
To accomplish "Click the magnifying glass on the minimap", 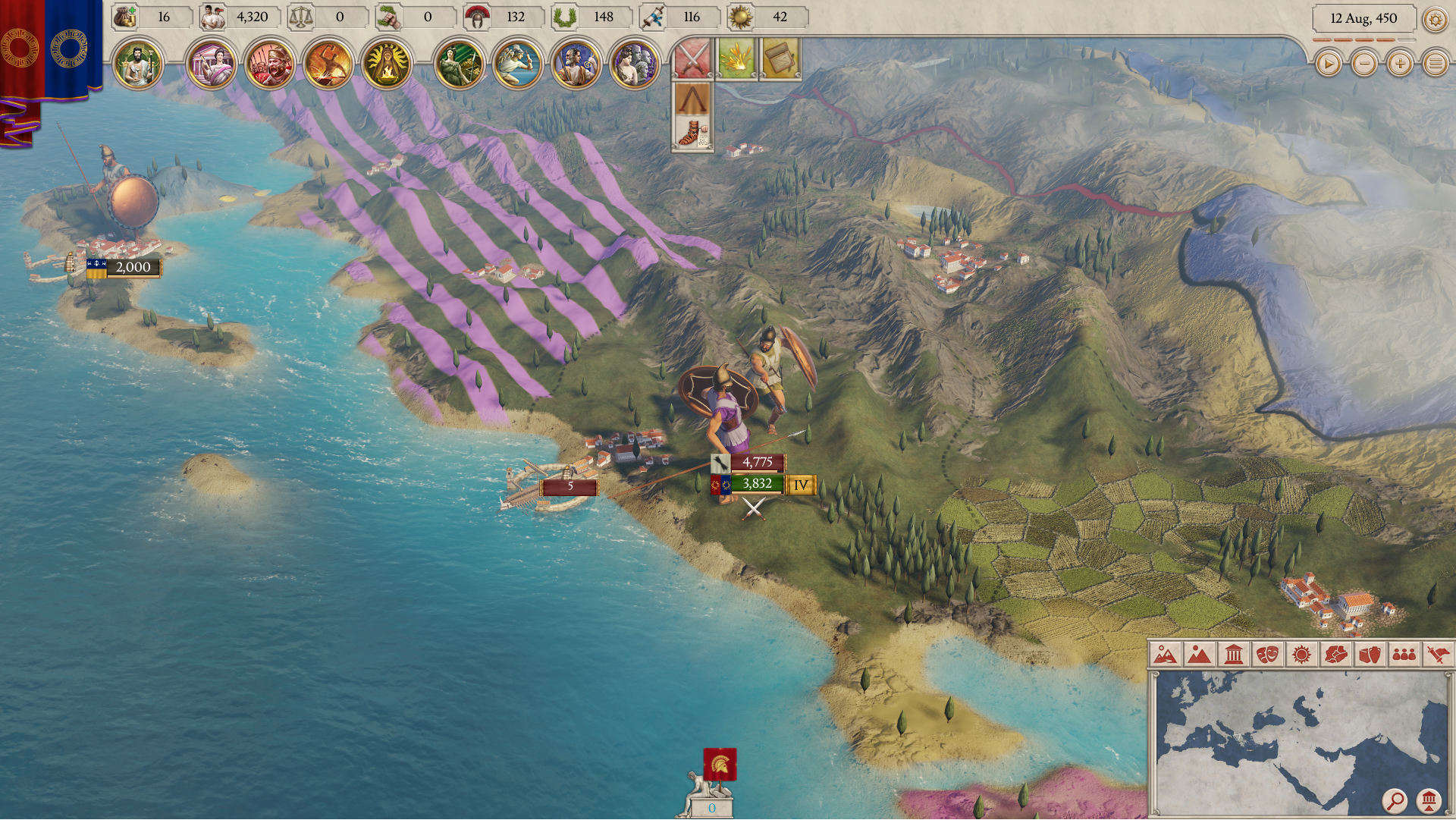I will (x=1396, y=801).
